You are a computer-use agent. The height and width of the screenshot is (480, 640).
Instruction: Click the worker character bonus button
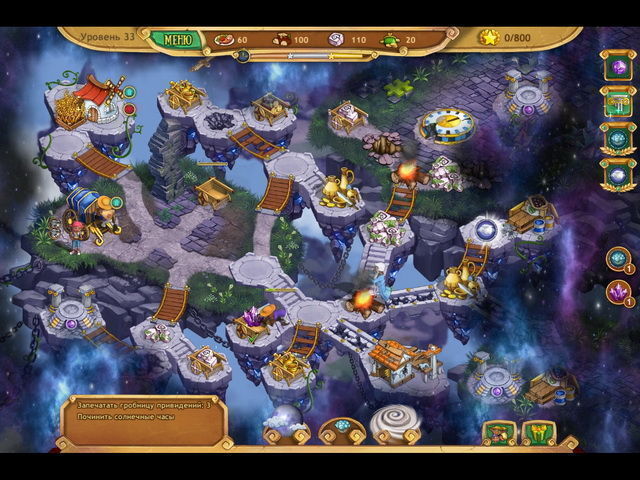[x=497, y=432]
